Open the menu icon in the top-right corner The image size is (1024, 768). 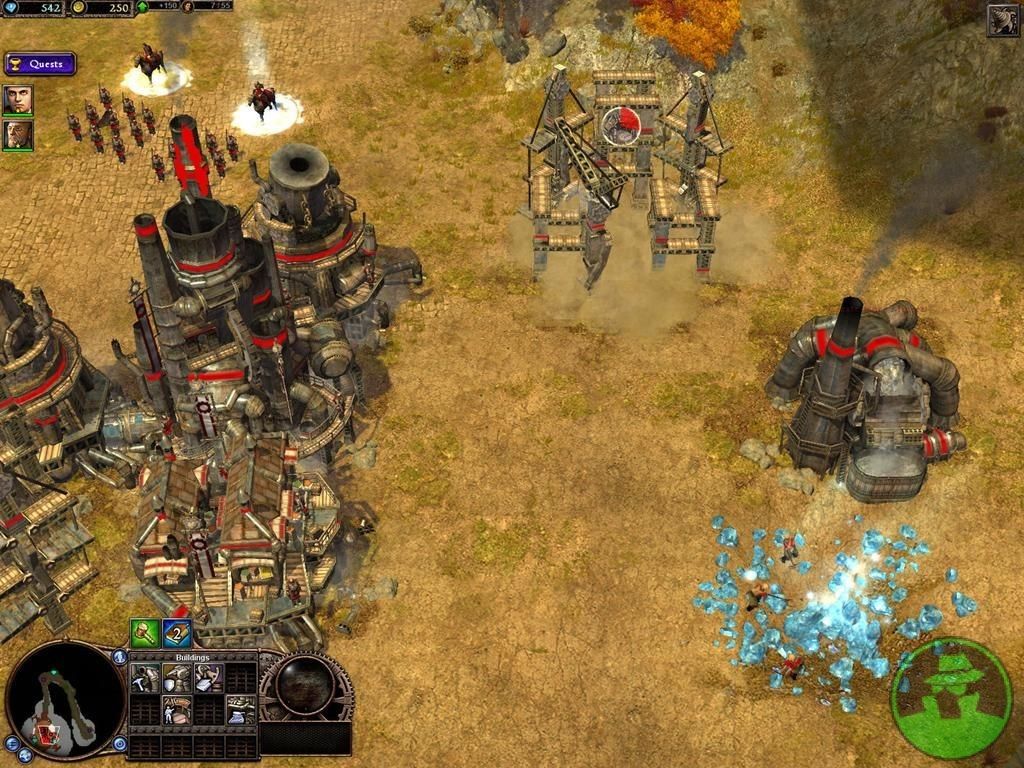[1003, 20]
